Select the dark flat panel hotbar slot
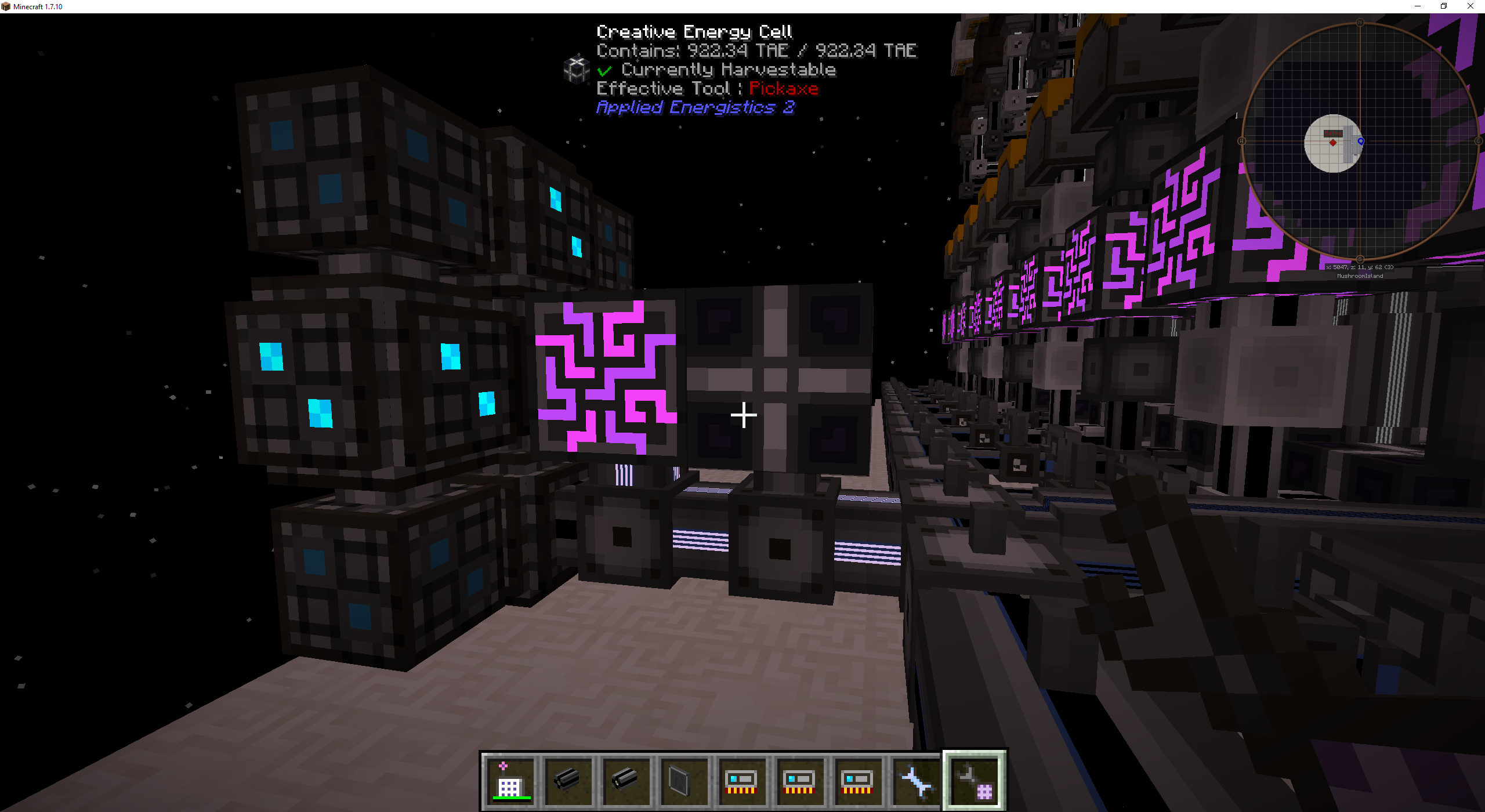The height and width of the screenshot is (812, 1485). pyautogui.click(x=683, y=781)
